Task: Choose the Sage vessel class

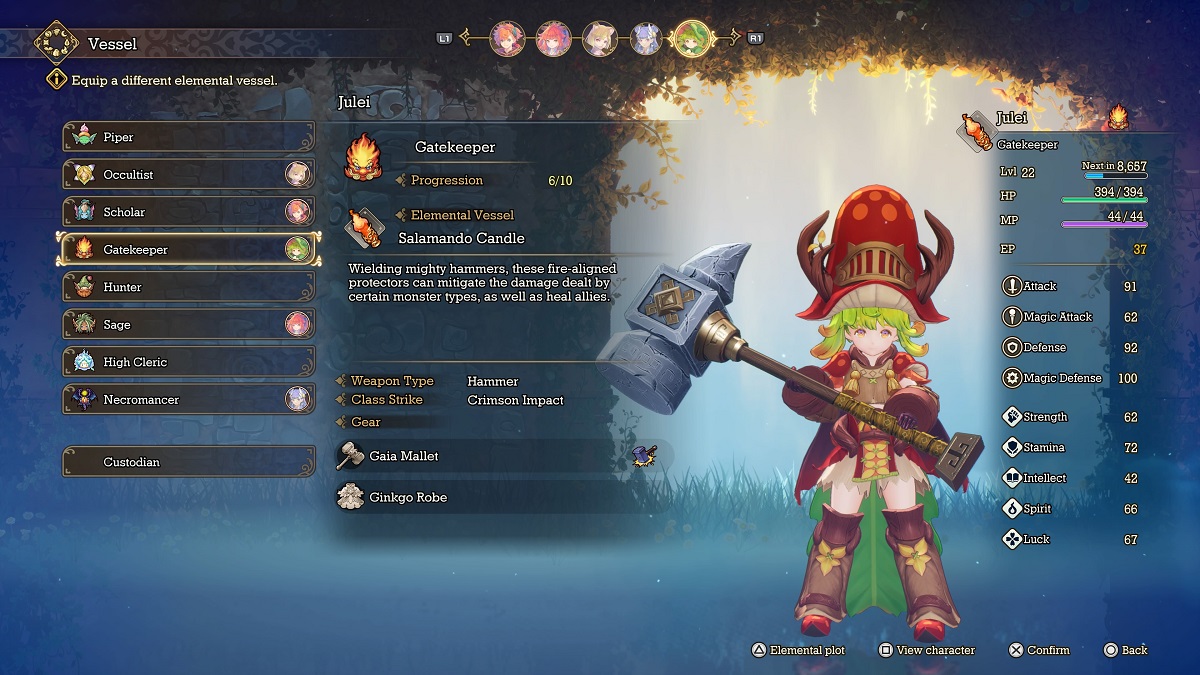Action: (188, 325)
